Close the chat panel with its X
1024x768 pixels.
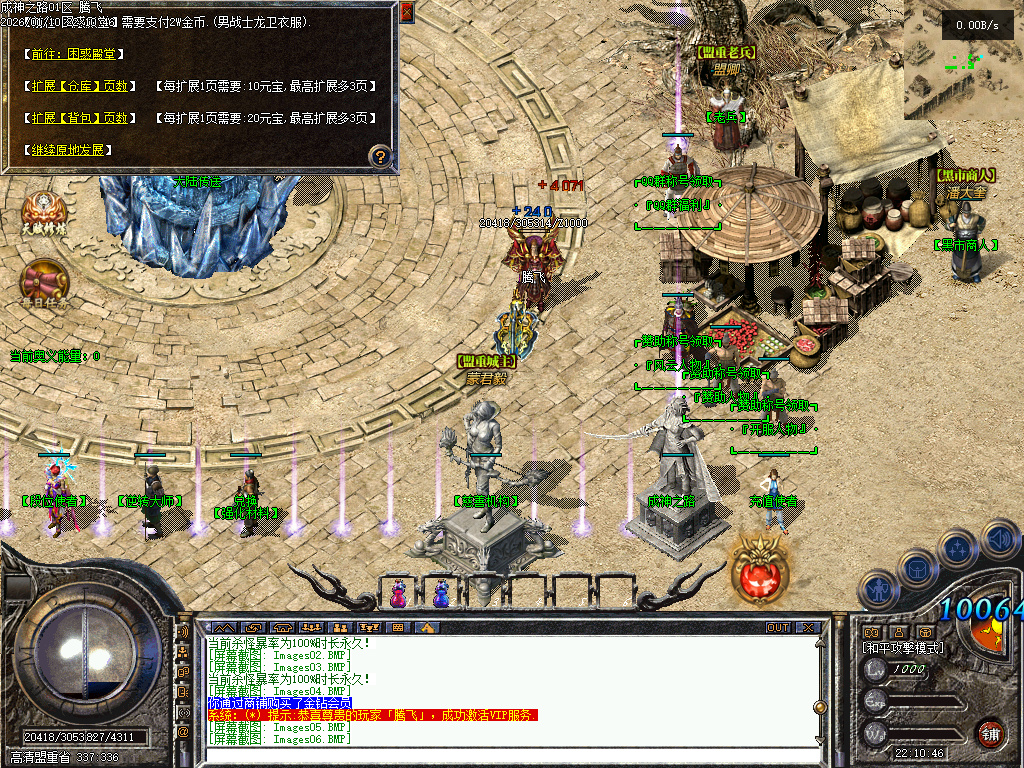coord(808,627)
